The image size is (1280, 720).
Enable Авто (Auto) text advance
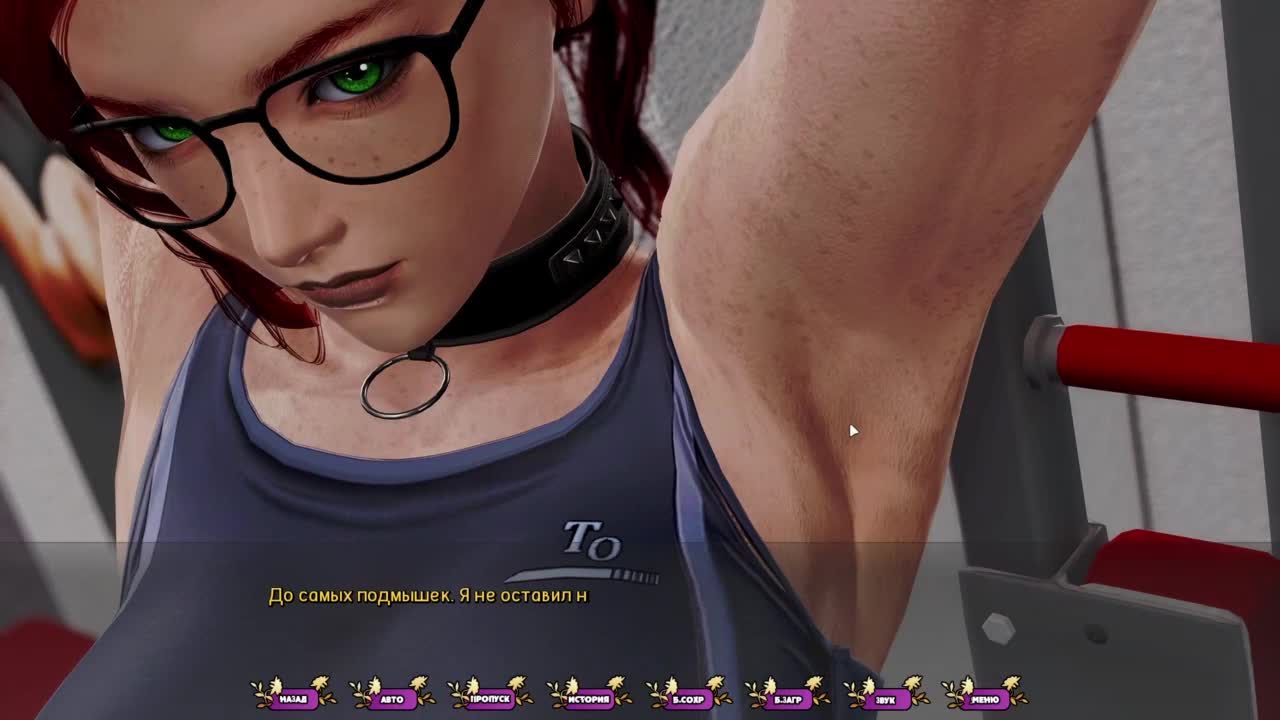point(392,698)
